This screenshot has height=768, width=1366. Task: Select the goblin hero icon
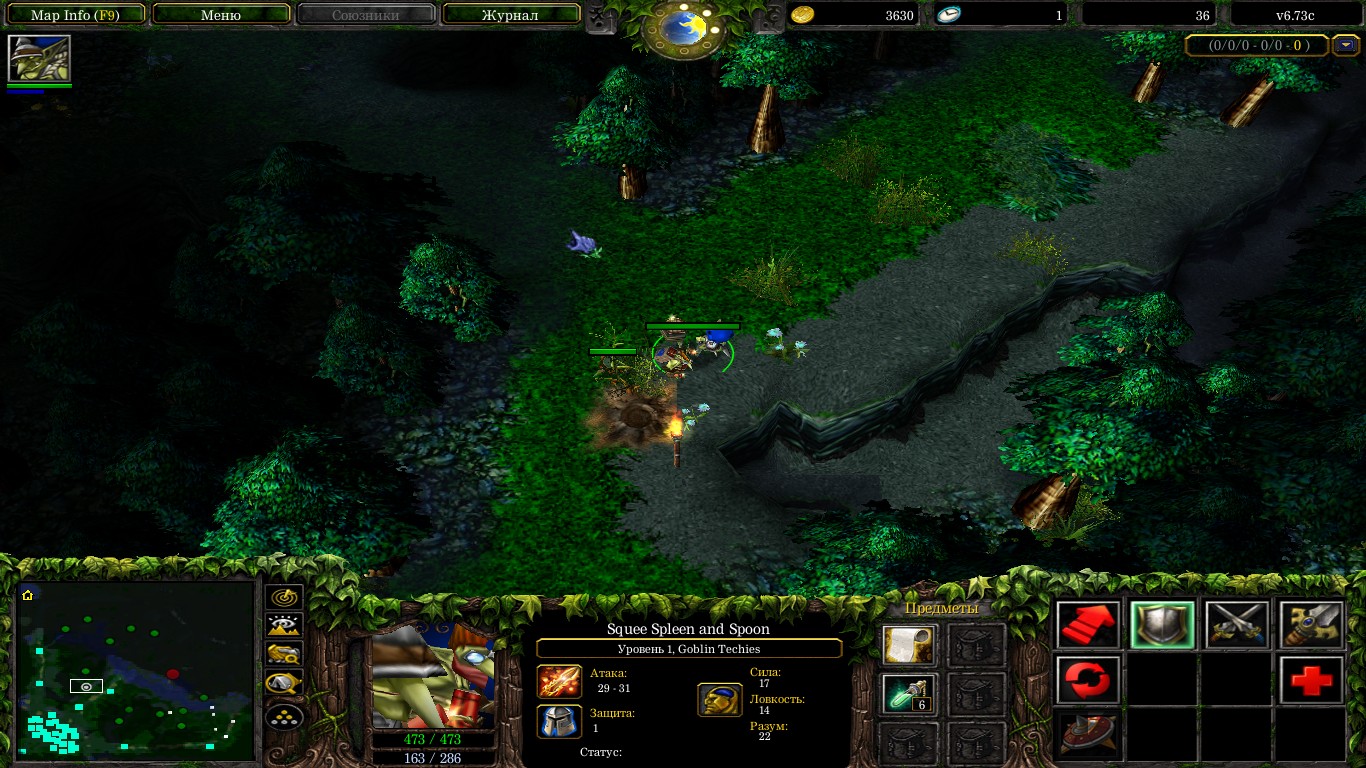click(x=39, y=59)
